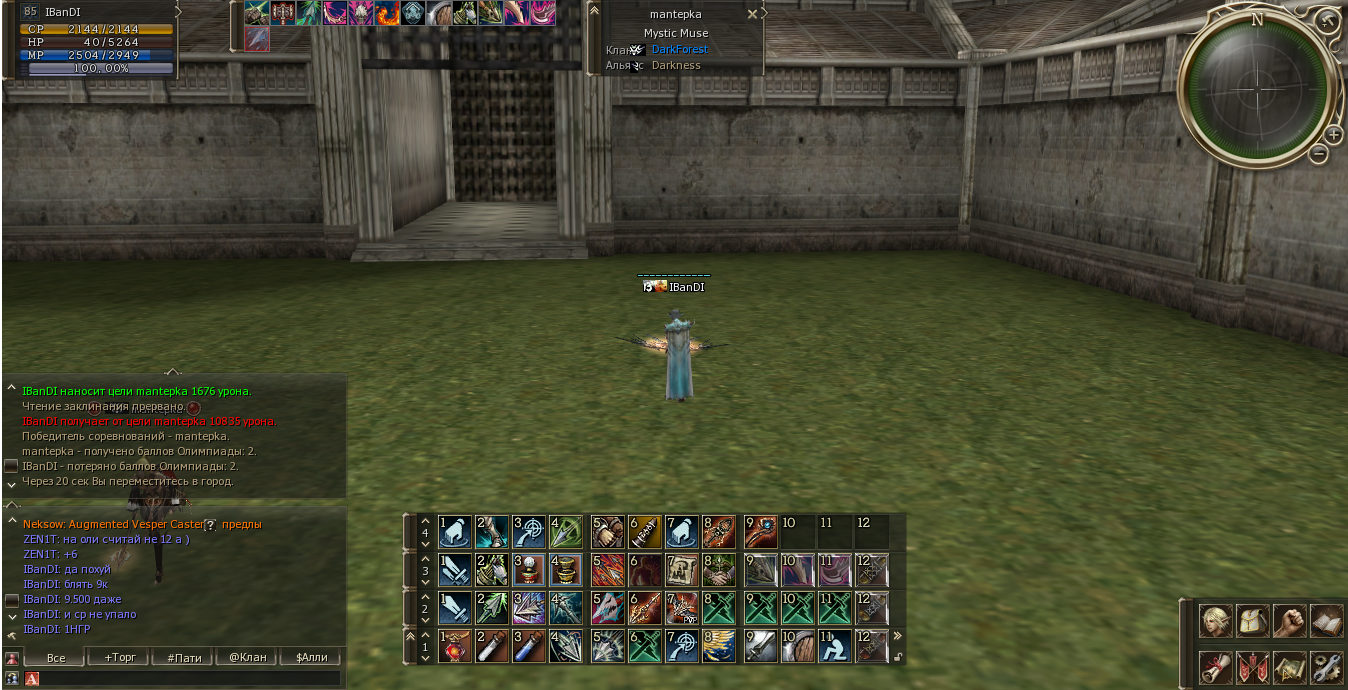
Task: Use the red potion in hotbar slot 1
Action: click(x=454, y=646)
